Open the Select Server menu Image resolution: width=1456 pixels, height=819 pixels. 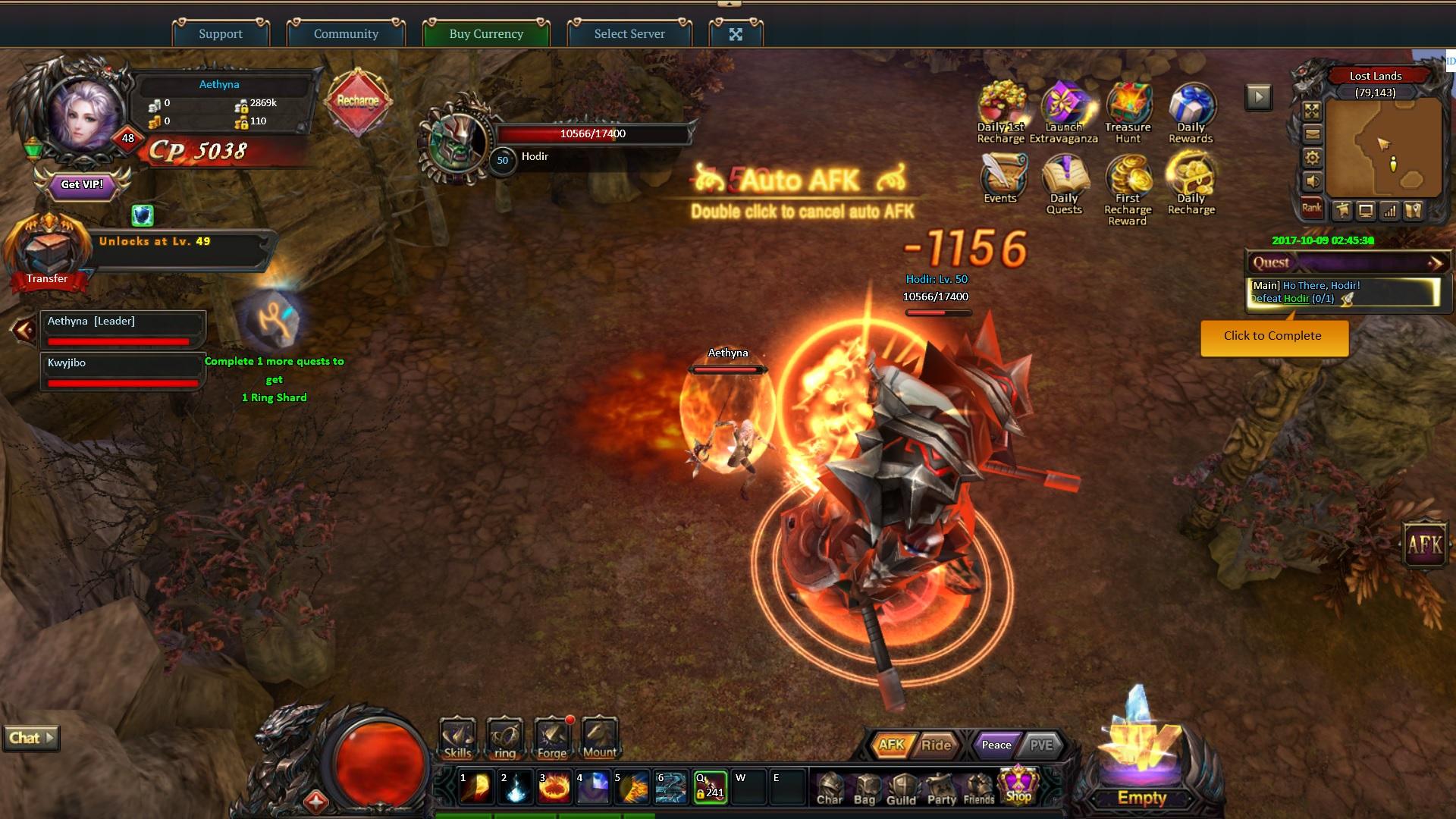pos(629,33)
